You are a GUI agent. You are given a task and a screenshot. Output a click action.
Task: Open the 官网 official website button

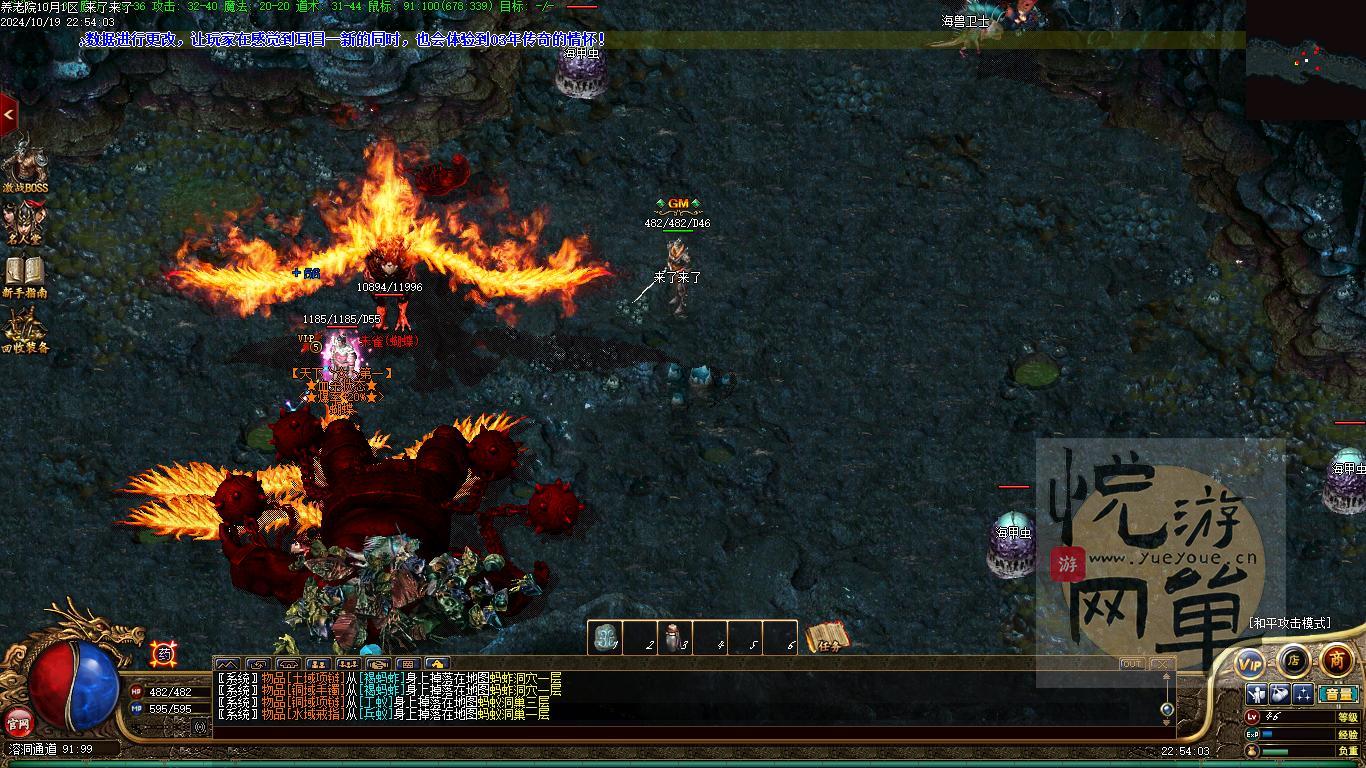coord(19,721)
